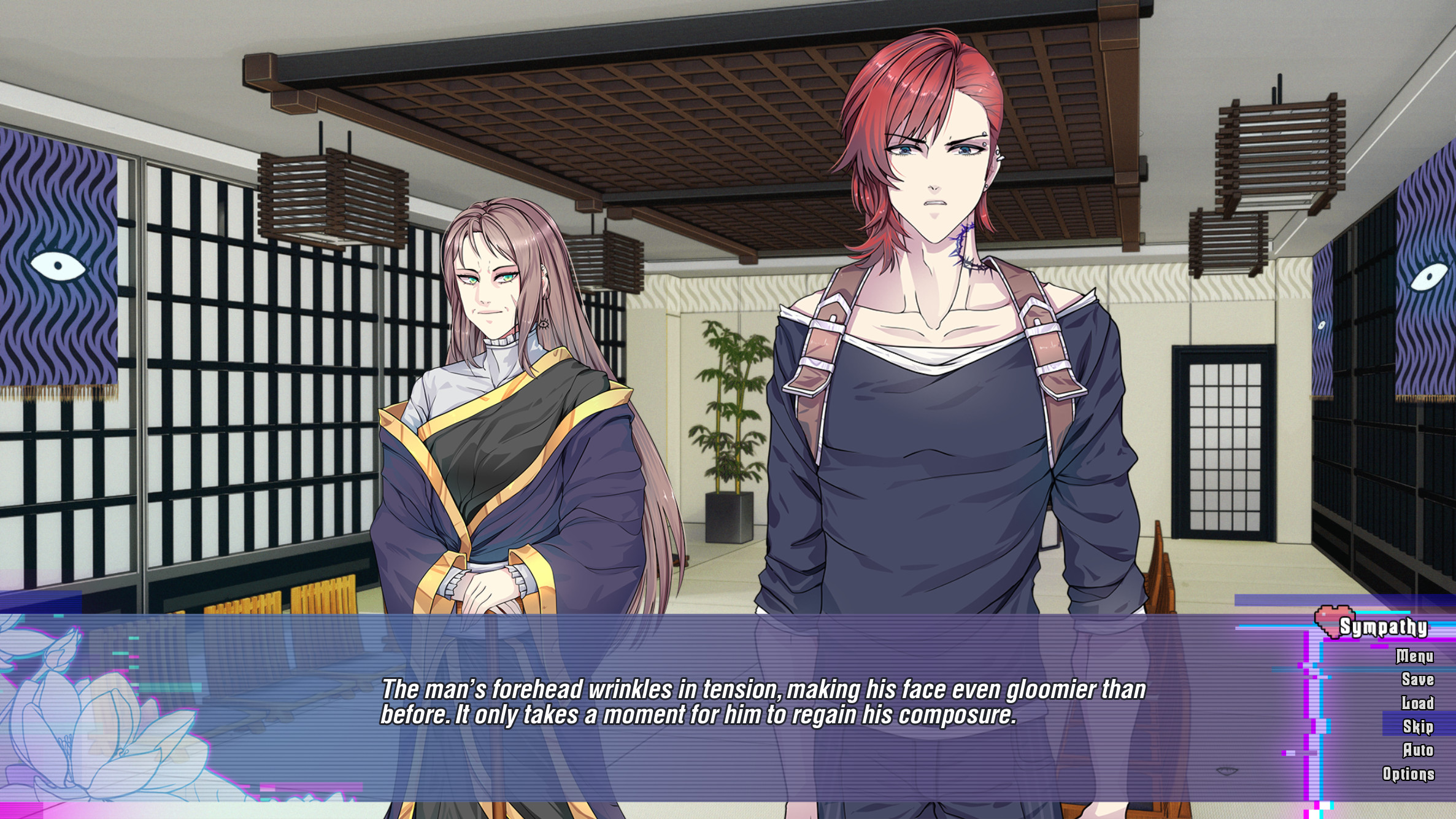Load a previously saved game
Viewport: 1456px width, 819px height.
pos(1417,703)
